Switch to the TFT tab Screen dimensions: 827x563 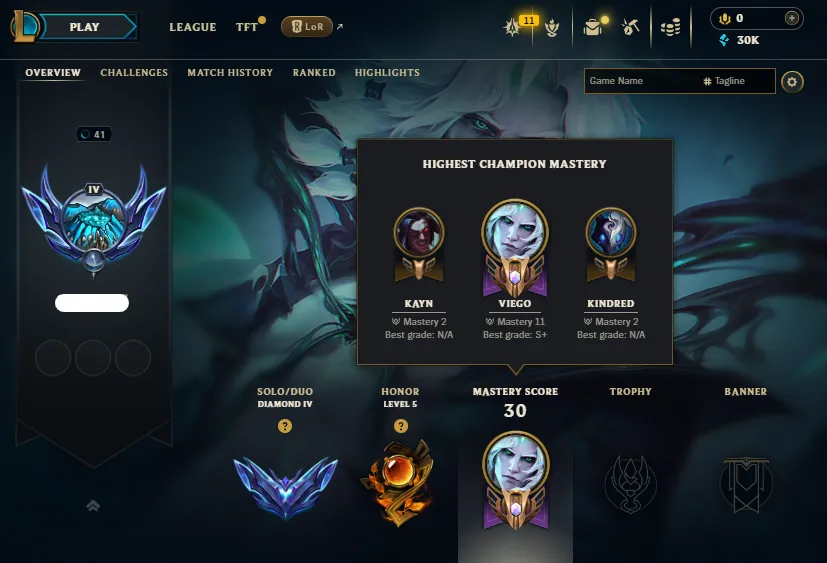[x=246, y=27]
